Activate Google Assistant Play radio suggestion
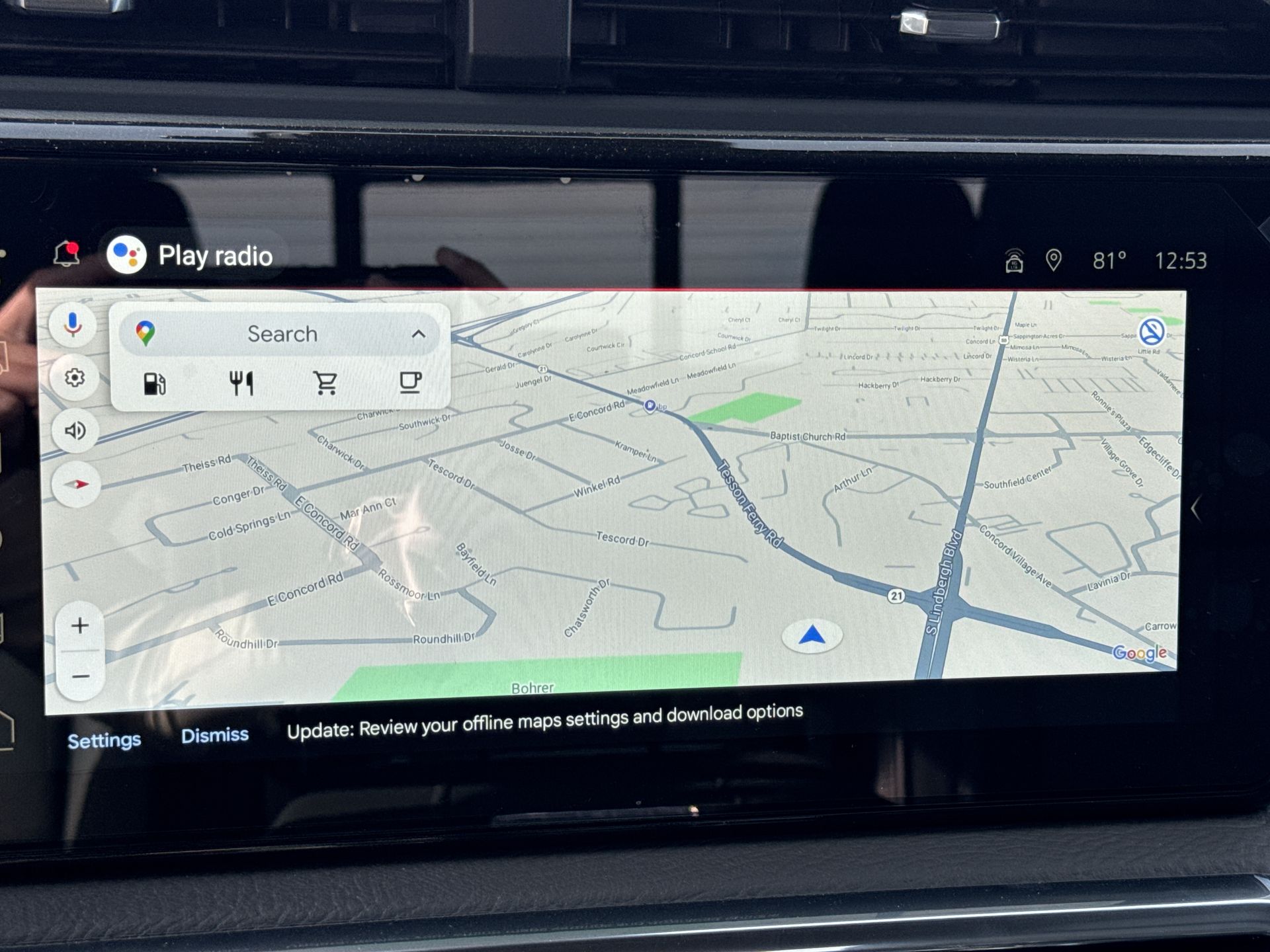 point(192,255)
